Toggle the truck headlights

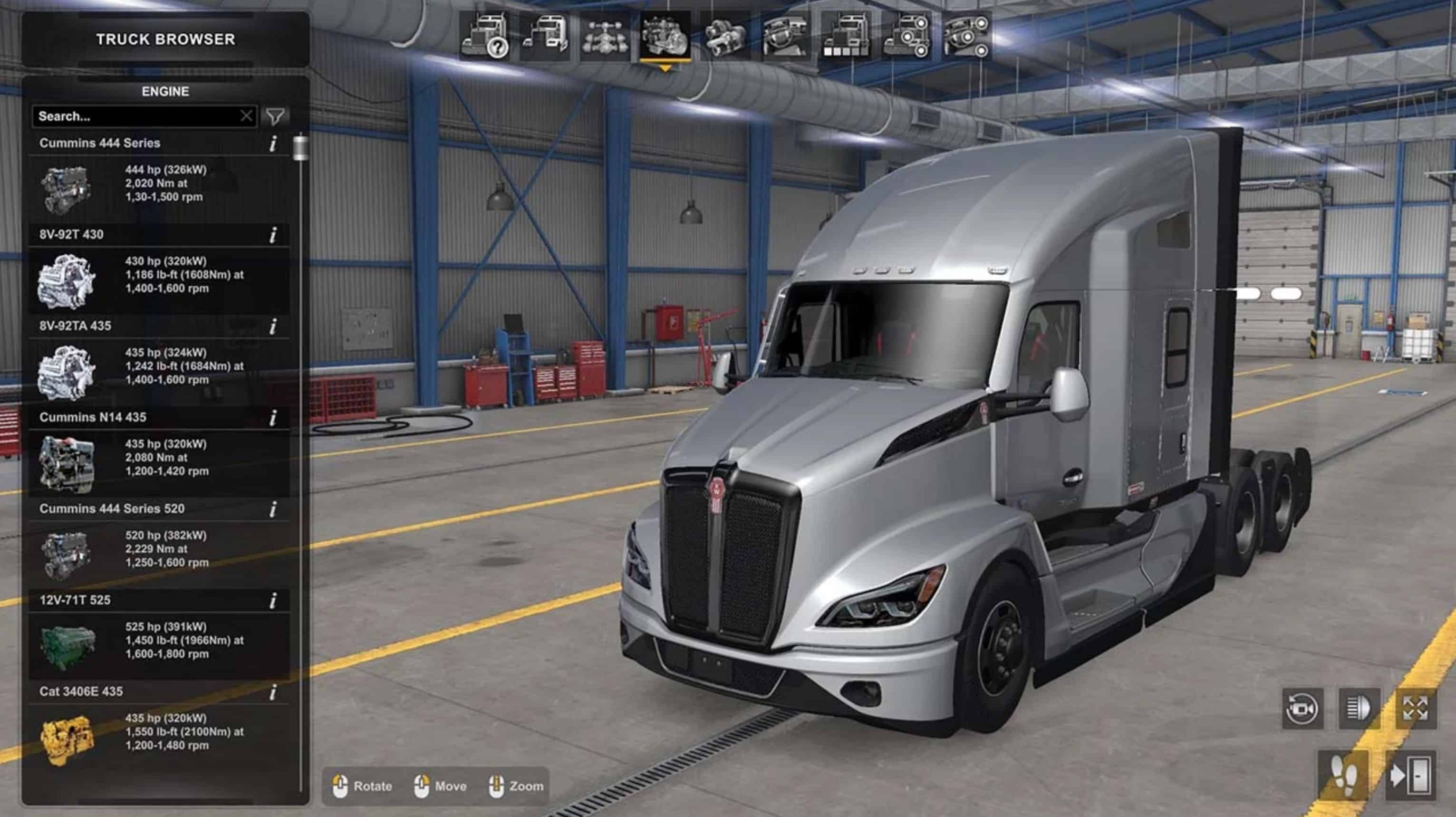point(1359,709)
